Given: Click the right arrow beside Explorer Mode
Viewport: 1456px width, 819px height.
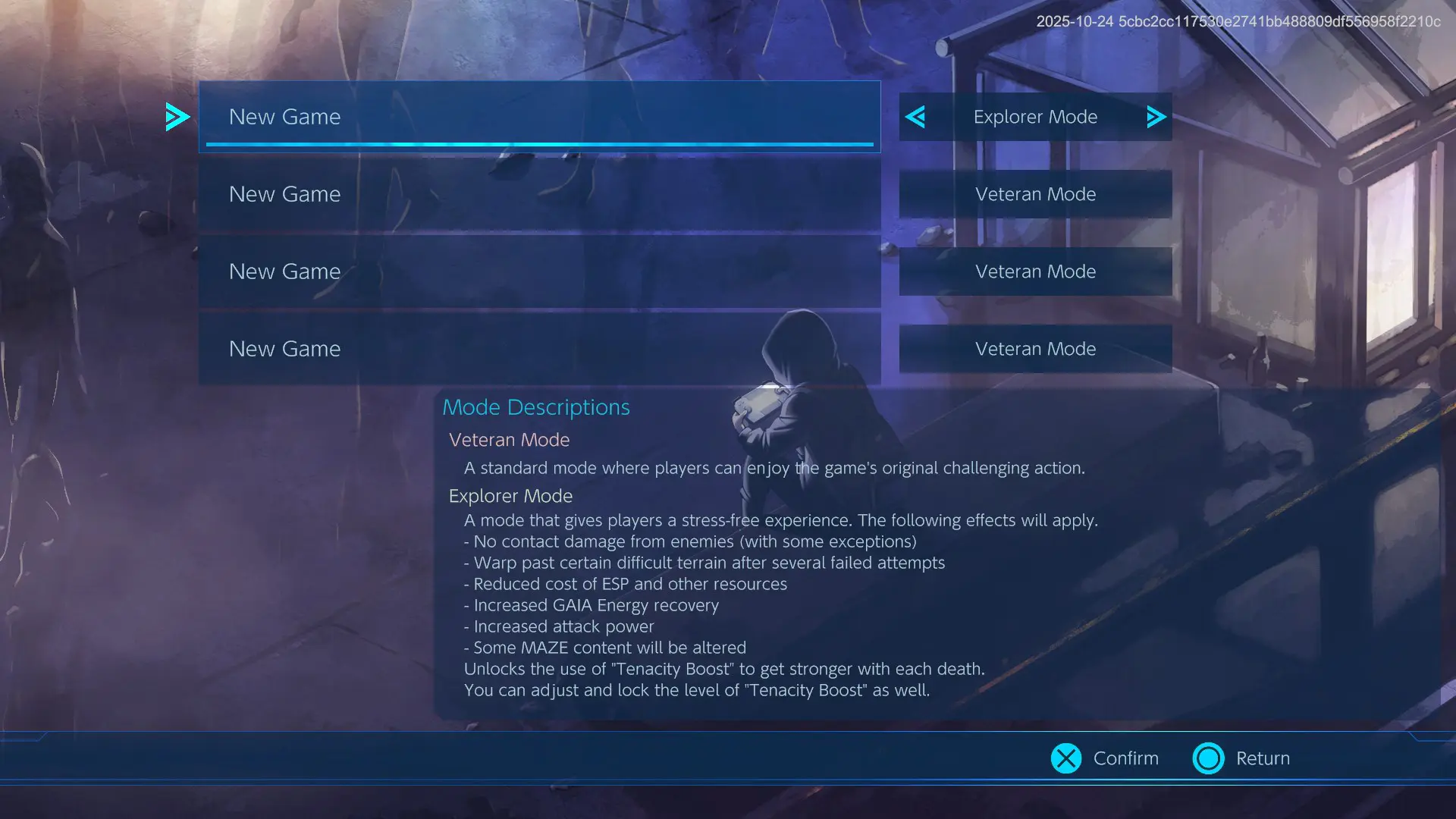Looking at the screenshot, I should 1156,117.
